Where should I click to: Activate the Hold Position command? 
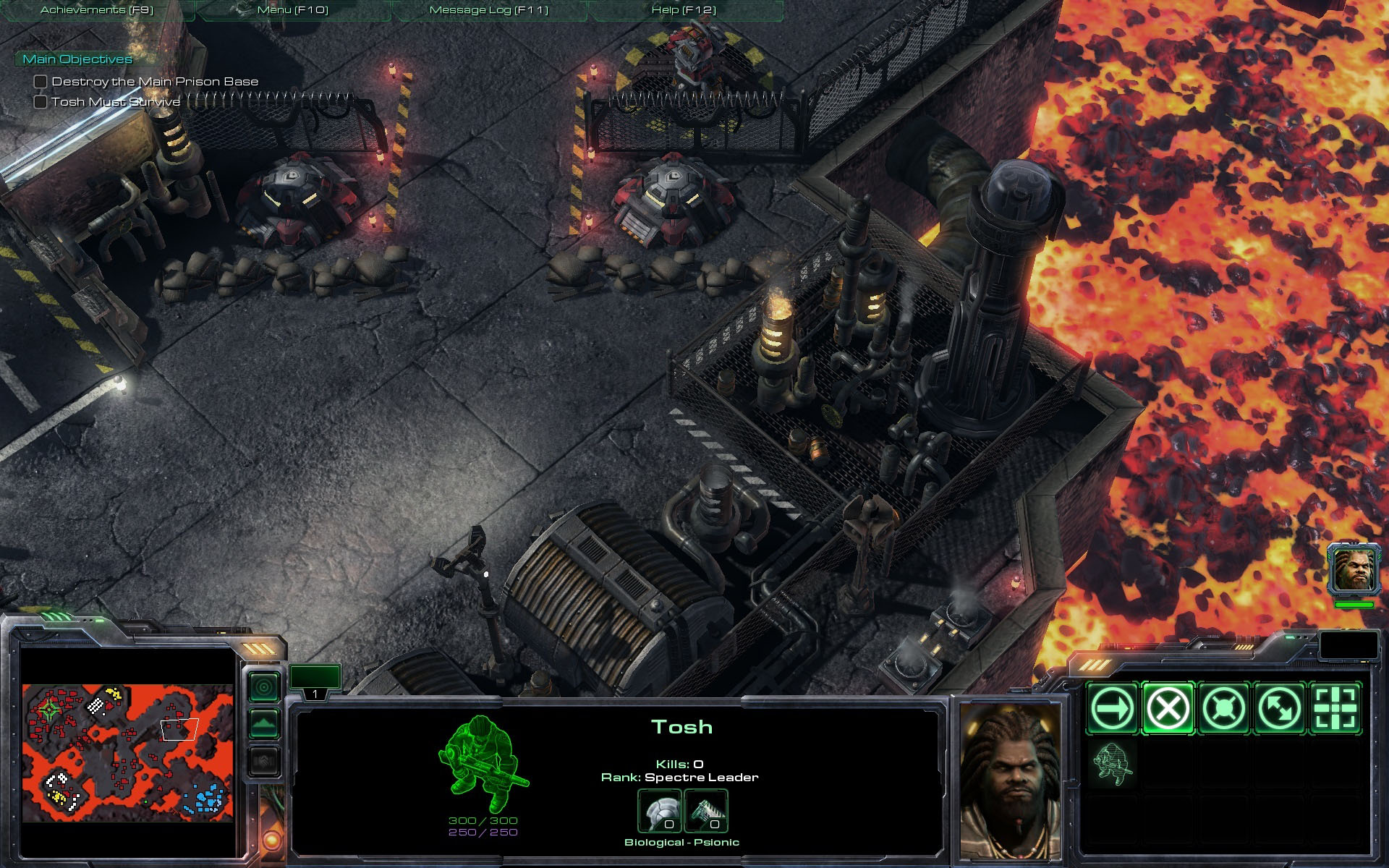click(x=1223, y=708)
